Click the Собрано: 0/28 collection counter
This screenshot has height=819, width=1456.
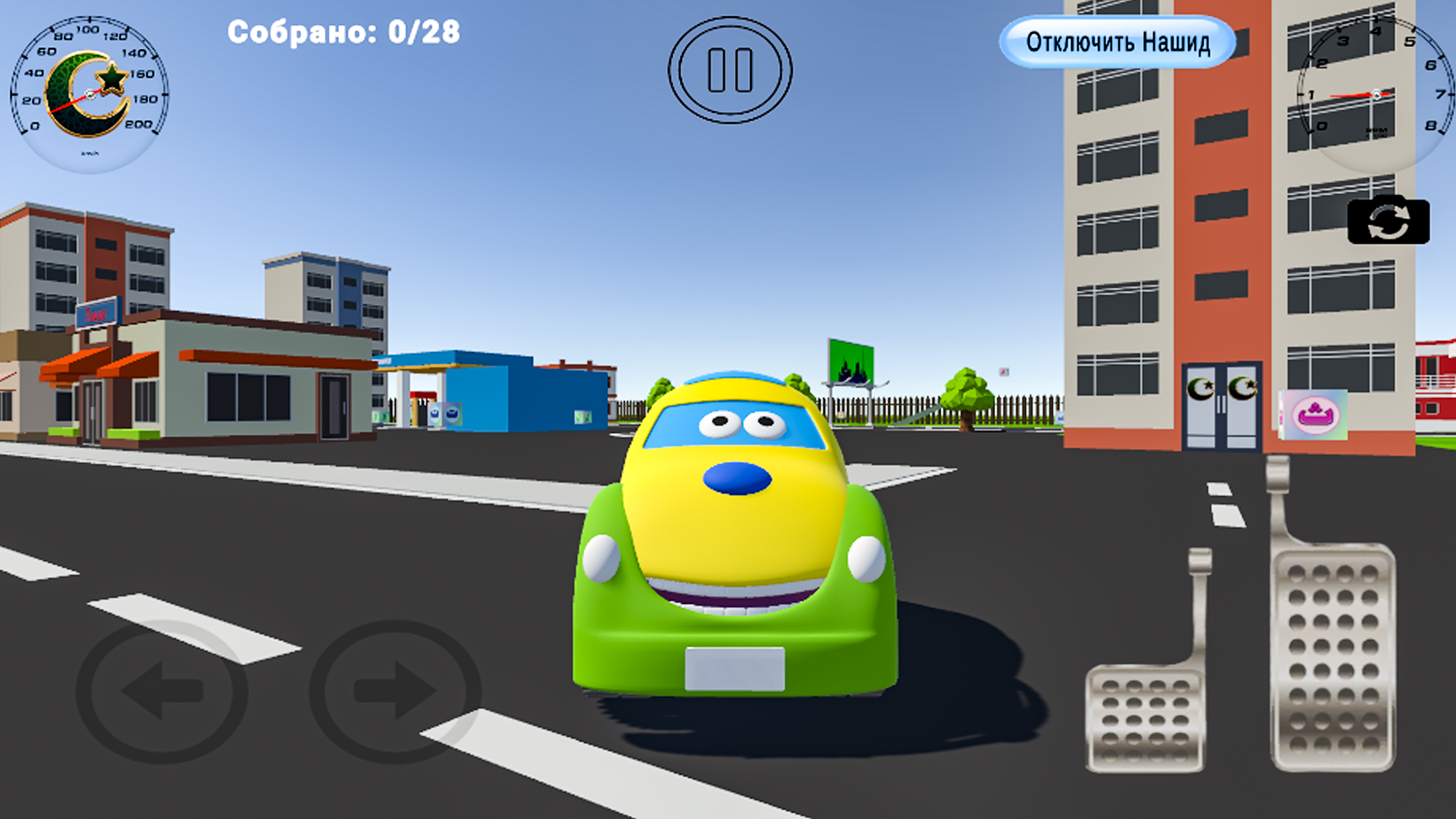[x=344, y=32]
